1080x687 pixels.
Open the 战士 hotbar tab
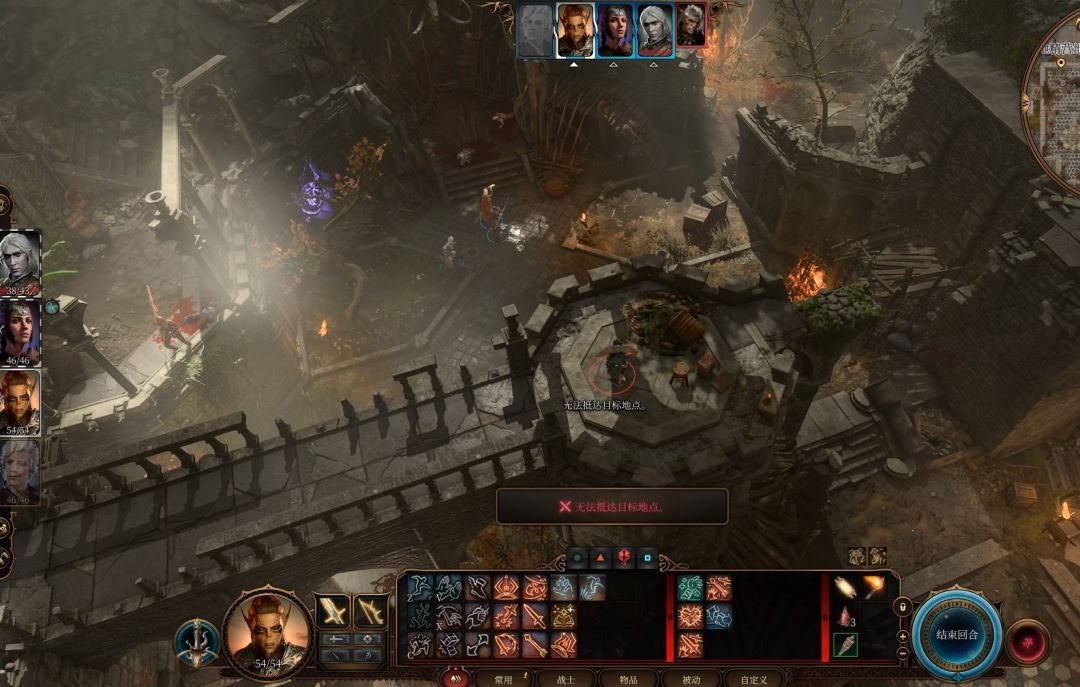point(565,679)
